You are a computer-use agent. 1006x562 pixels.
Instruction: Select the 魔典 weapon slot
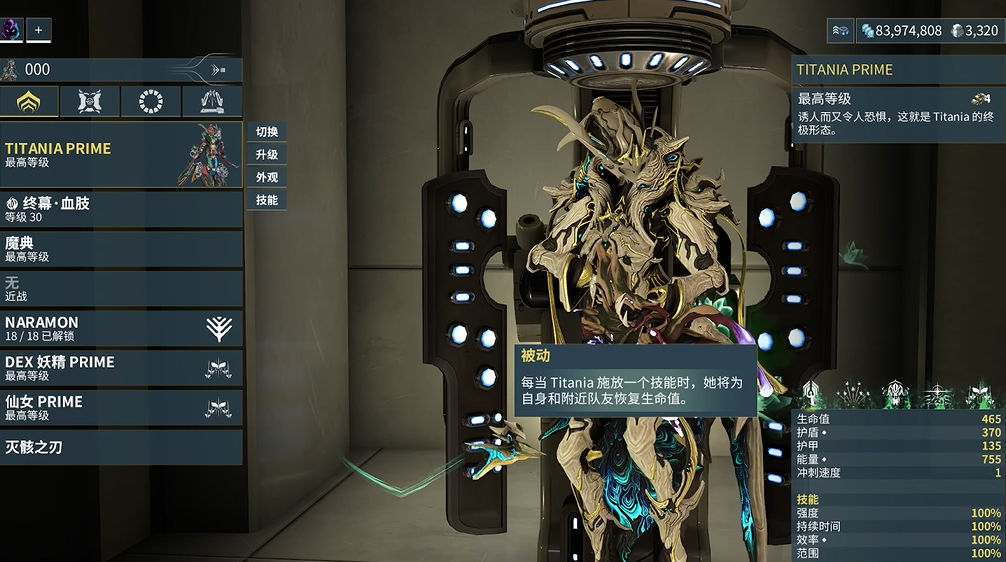pos(121,249)
